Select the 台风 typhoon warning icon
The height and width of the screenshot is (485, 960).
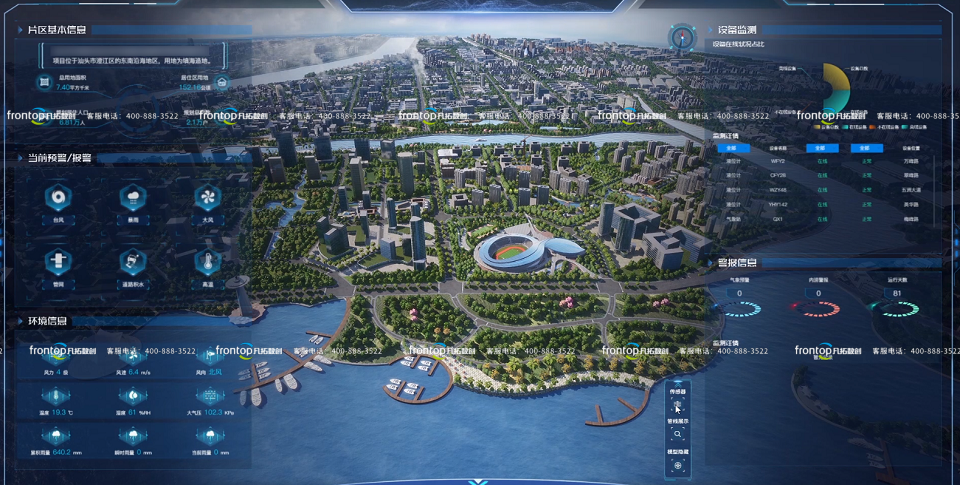click(x=58, y=196)
